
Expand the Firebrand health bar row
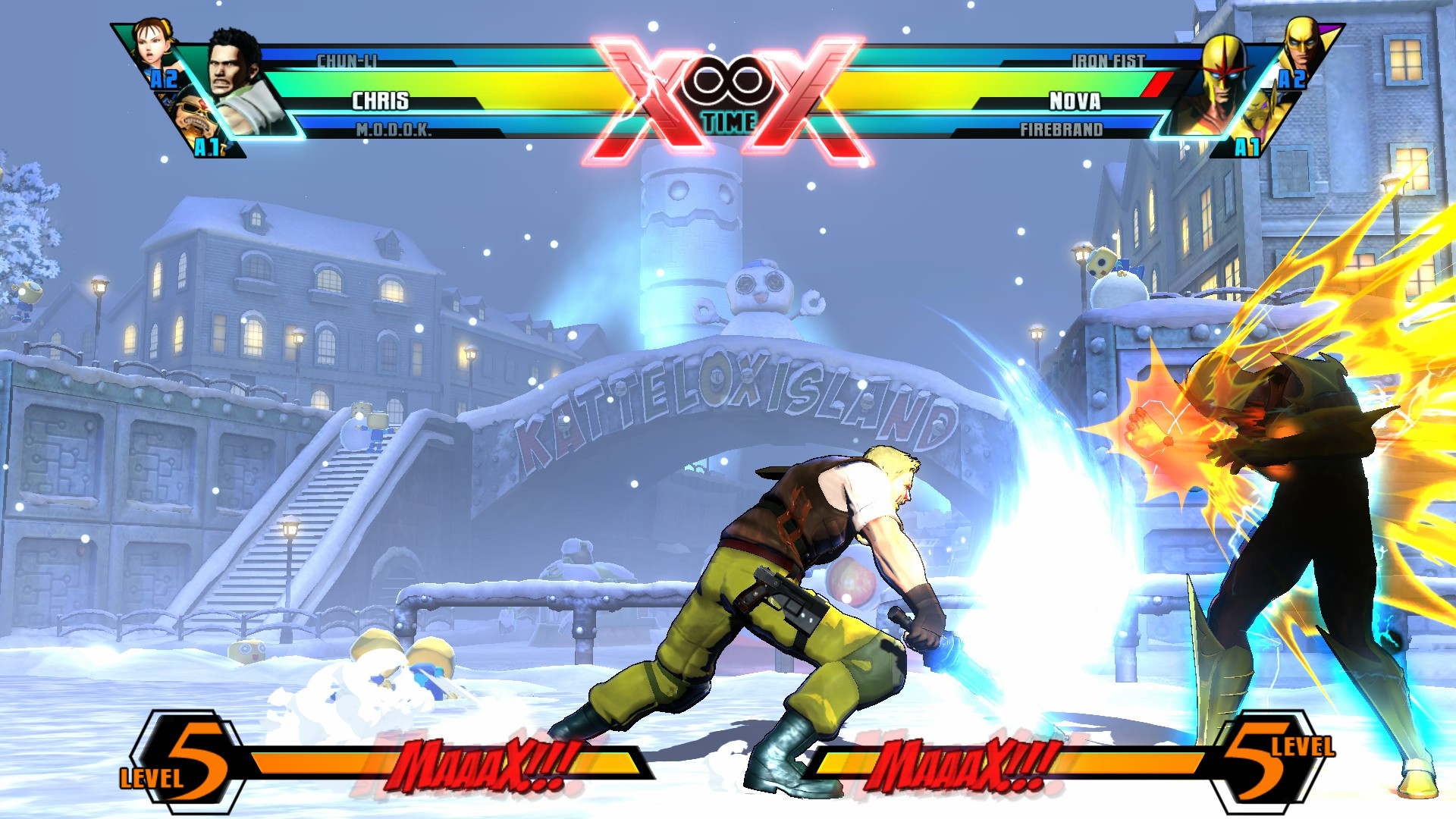[x=1062, y=130]
